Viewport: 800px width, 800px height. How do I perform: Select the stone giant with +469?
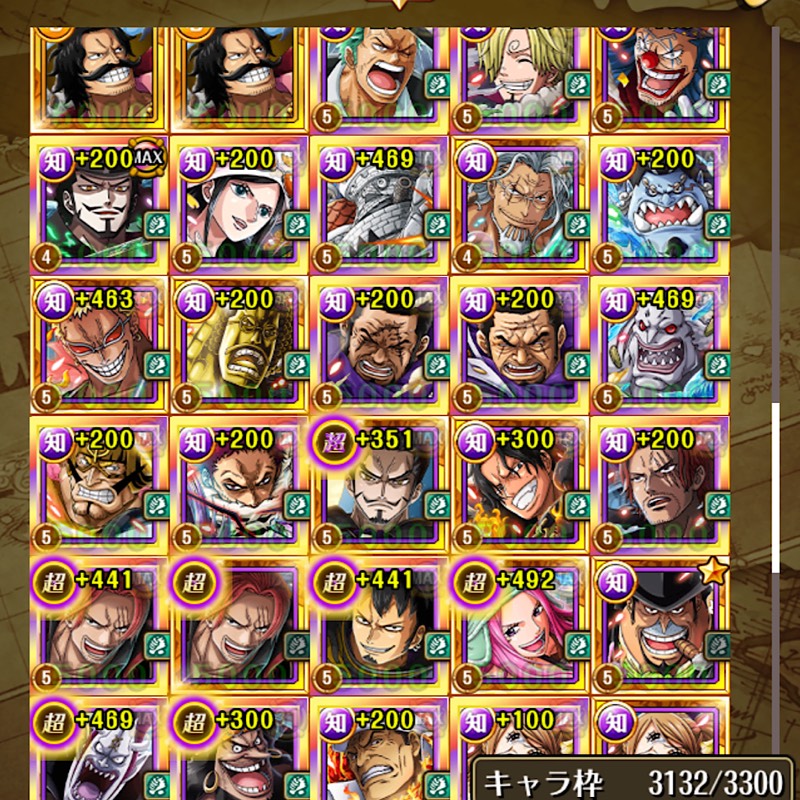(380, 205)
